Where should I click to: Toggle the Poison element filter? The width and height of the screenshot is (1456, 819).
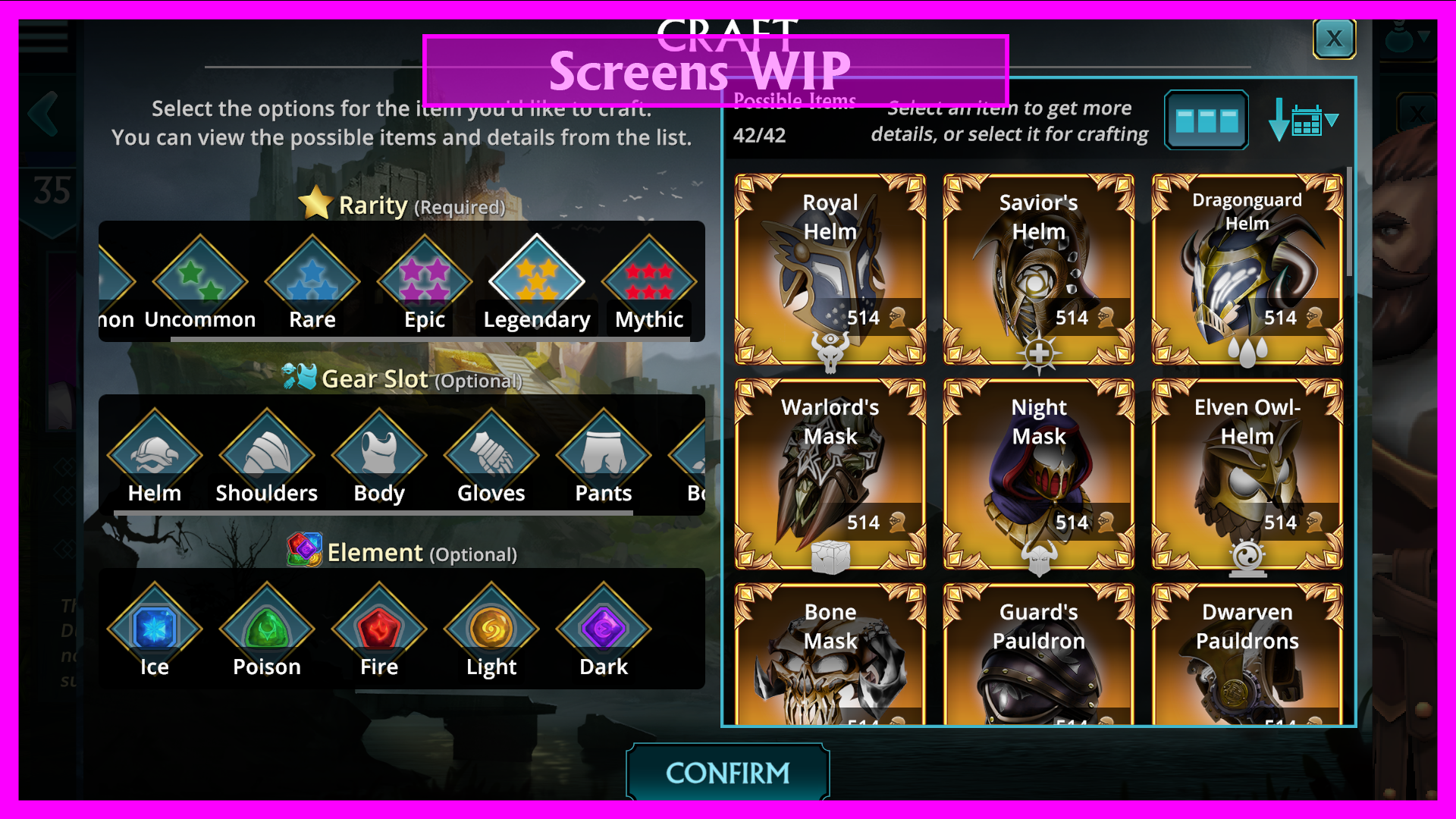pyautogui.click(x=266, y=627)
